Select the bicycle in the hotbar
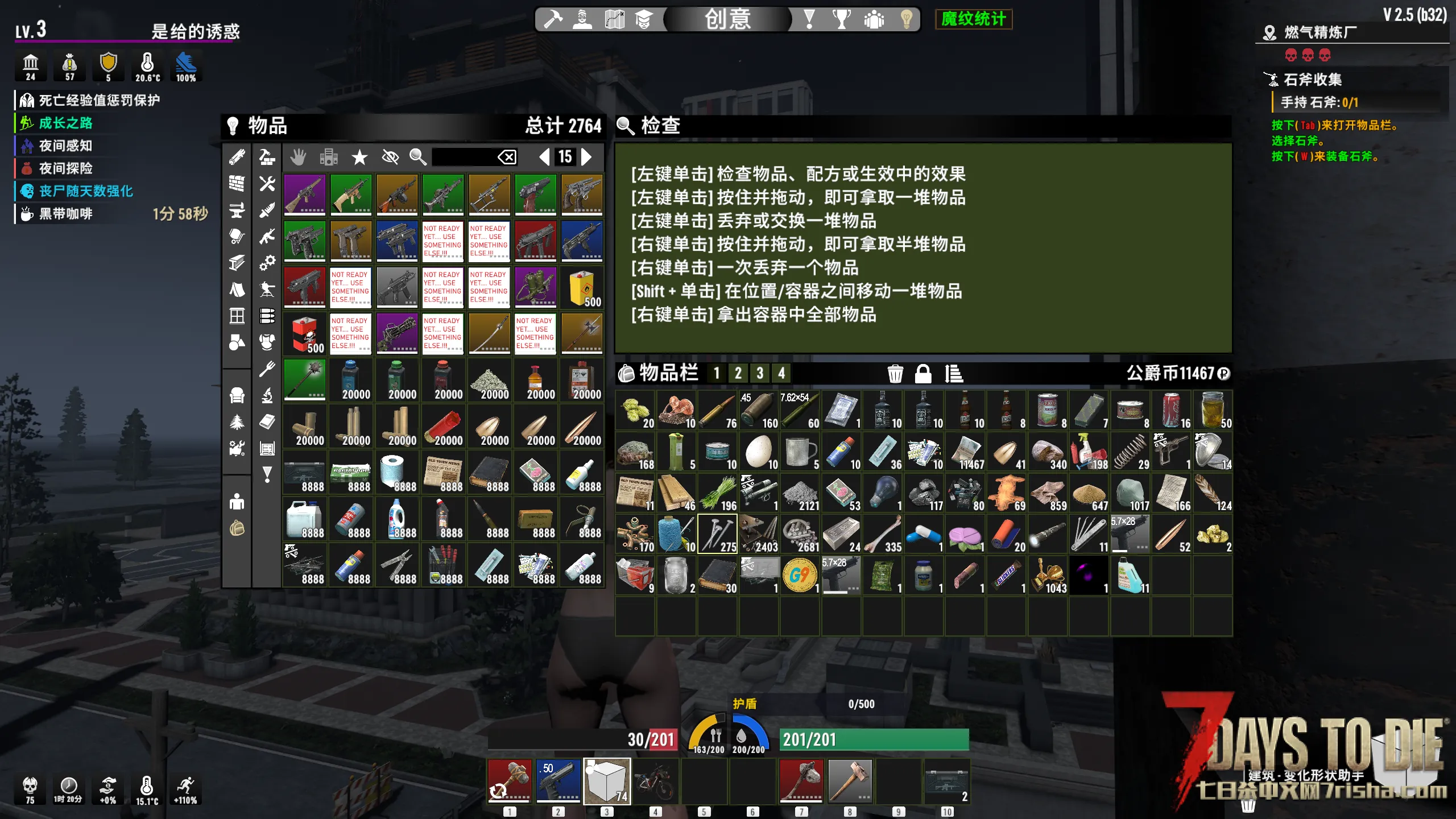The height and width of the screenshot is (819, 1456). (x=655, y=781)
